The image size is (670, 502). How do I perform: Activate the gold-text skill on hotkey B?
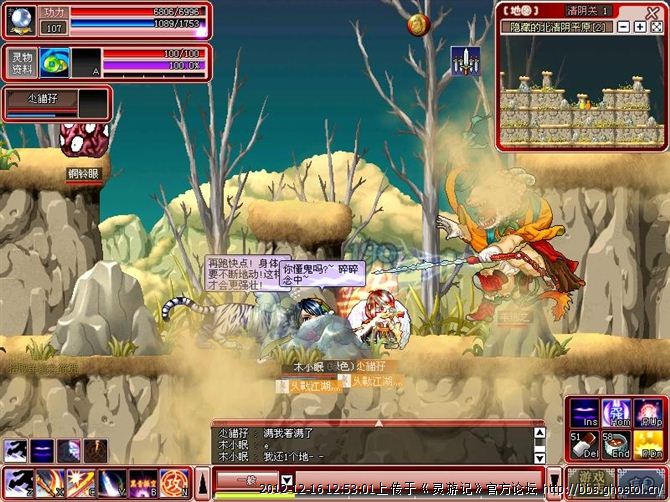[x=142, y=483]
